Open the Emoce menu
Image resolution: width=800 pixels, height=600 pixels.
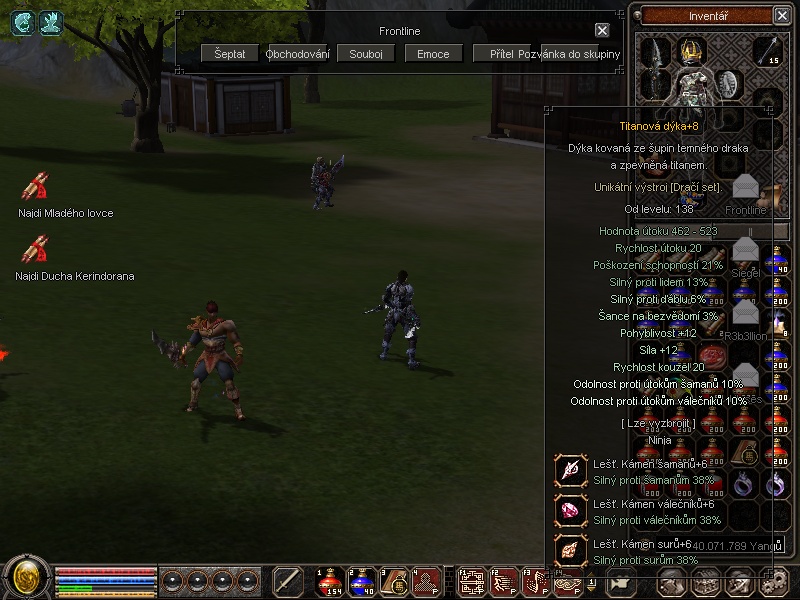click(x=434, y=53)
